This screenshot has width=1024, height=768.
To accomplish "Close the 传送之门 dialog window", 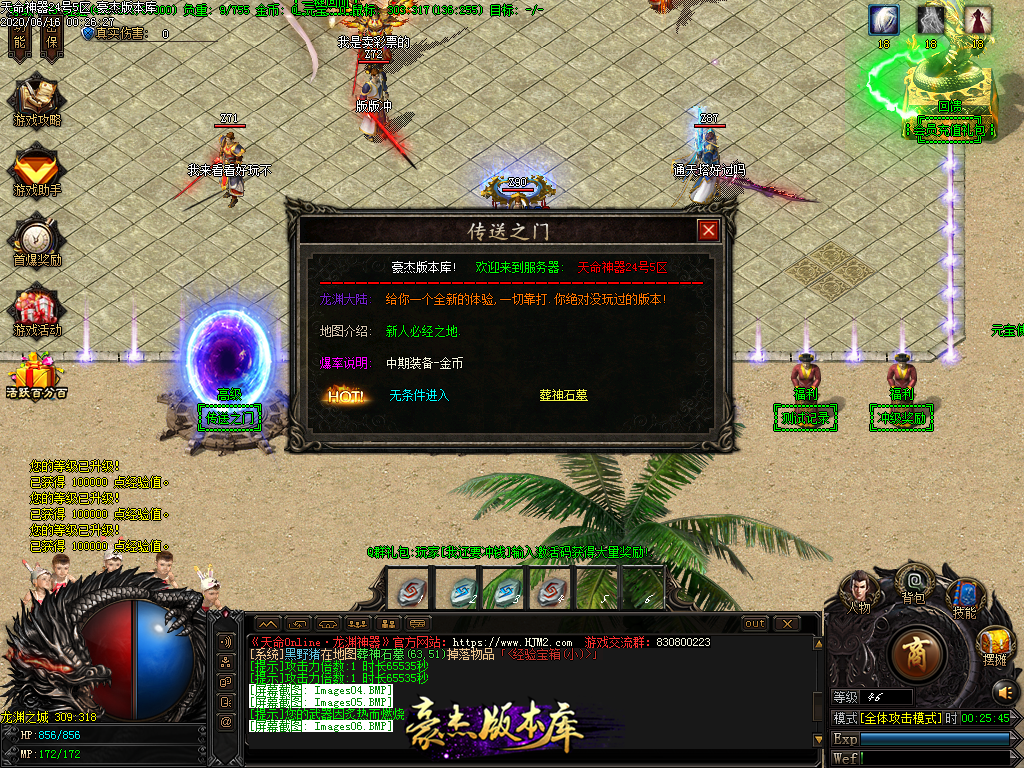I will (x=709, y=231).
